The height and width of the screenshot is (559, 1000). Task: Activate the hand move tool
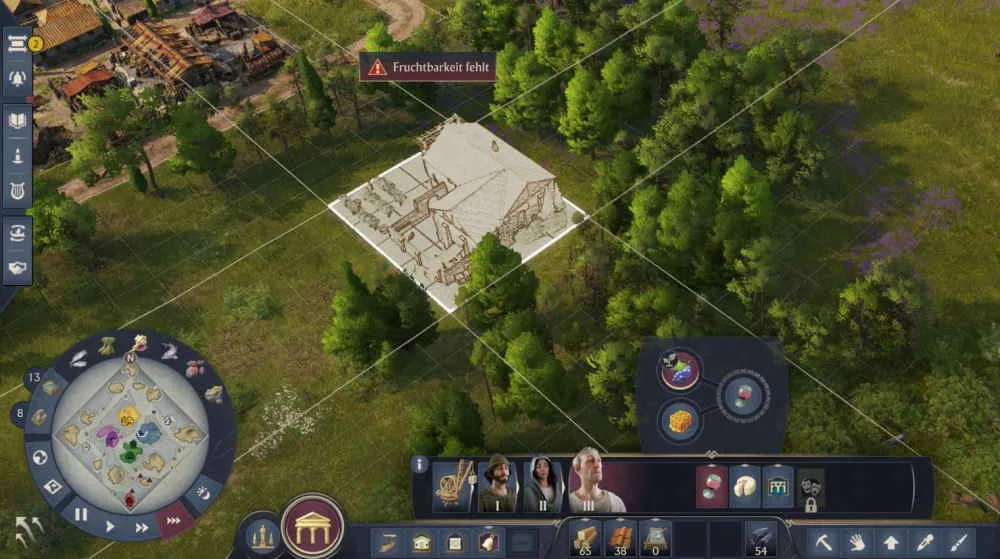[856, 543]
